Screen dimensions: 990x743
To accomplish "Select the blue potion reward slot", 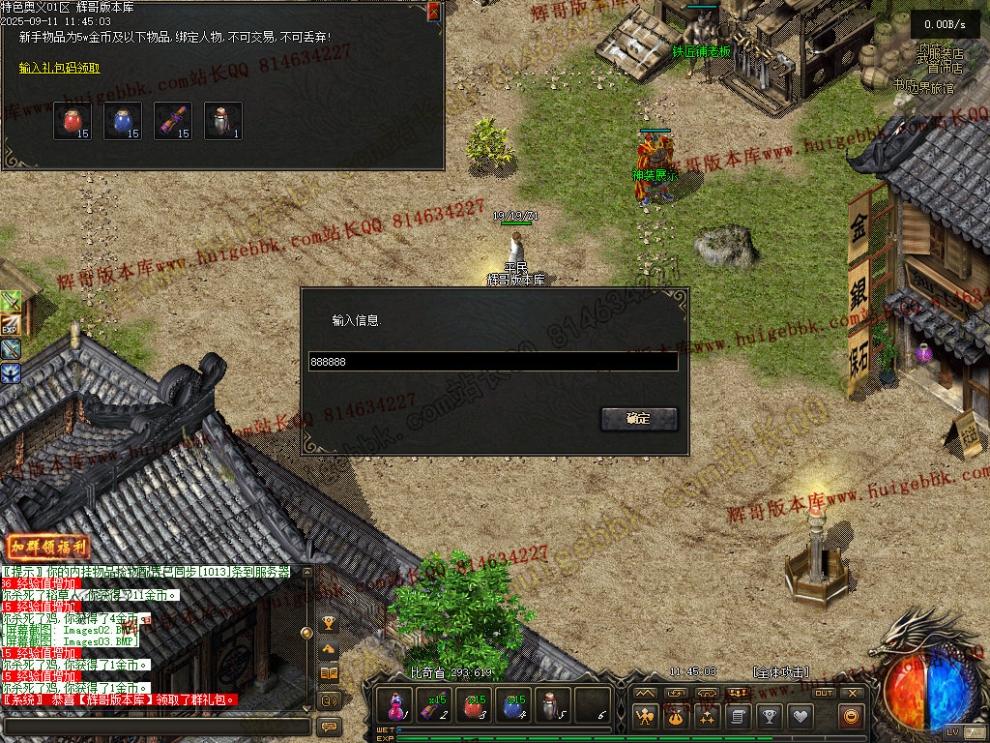I will tap(122, 121).
